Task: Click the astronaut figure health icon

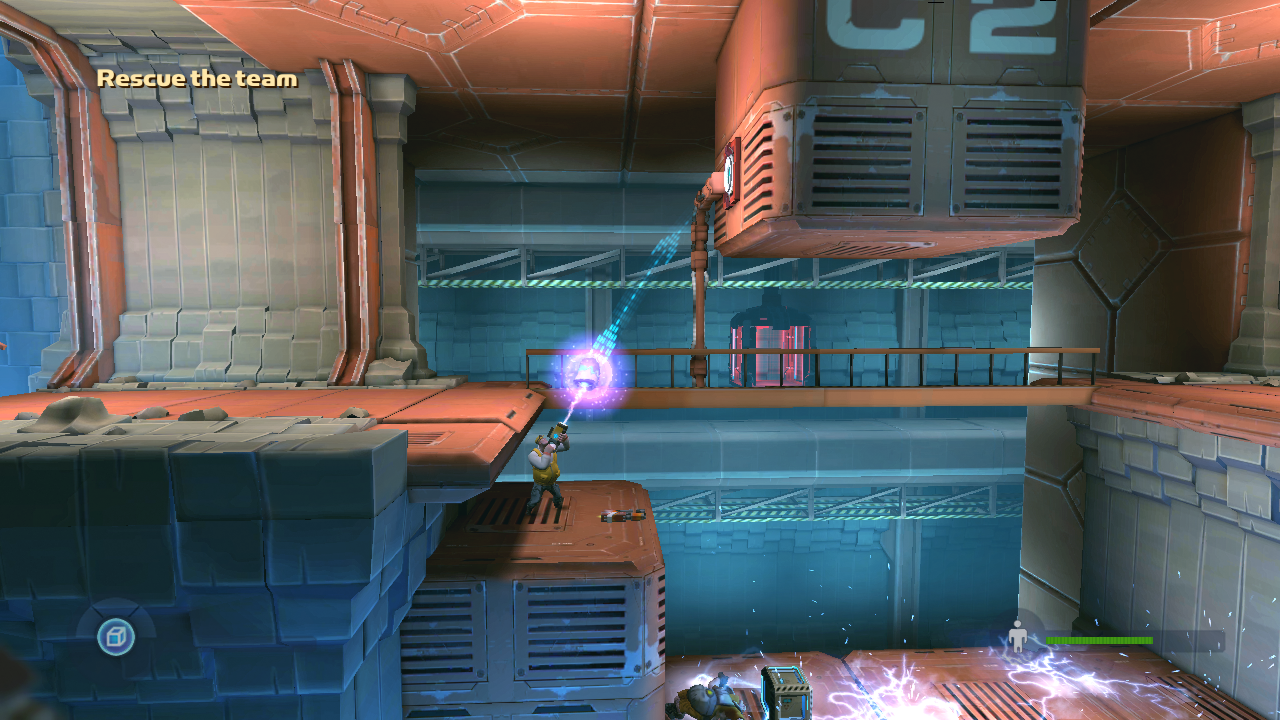Action: tap(1019, 633)
